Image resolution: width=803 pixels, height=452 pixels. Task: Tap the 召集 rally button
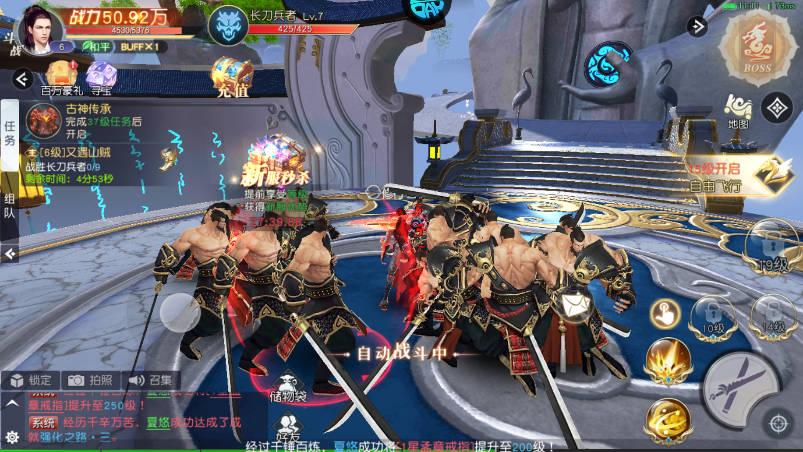(x=148, y=380)
